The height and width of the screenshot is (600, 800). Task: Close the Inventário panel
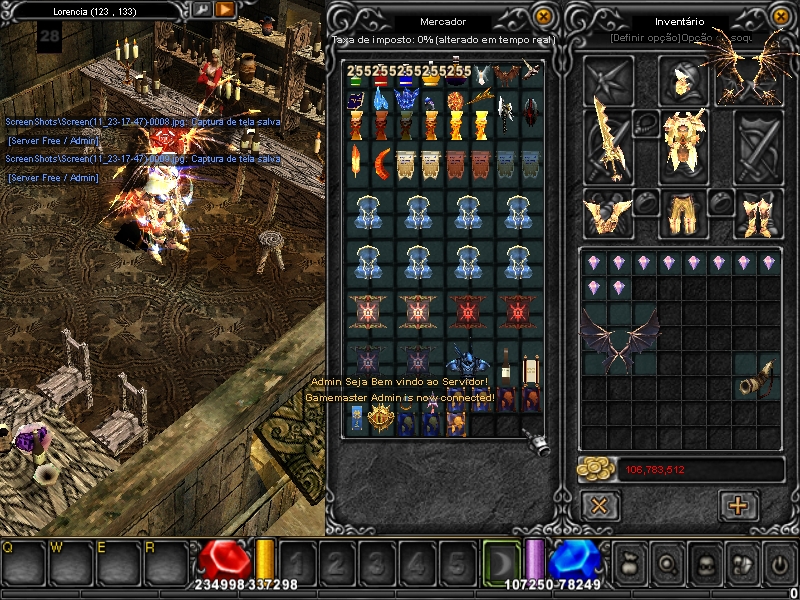click(779, 17)
